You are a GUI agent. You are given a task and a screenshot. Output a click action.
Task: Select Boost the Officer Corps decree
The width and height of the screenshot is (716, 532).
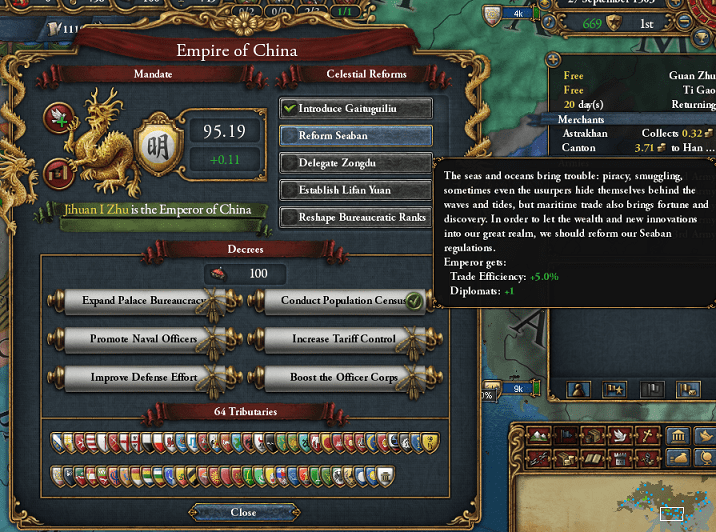click(x=338, y=377)
